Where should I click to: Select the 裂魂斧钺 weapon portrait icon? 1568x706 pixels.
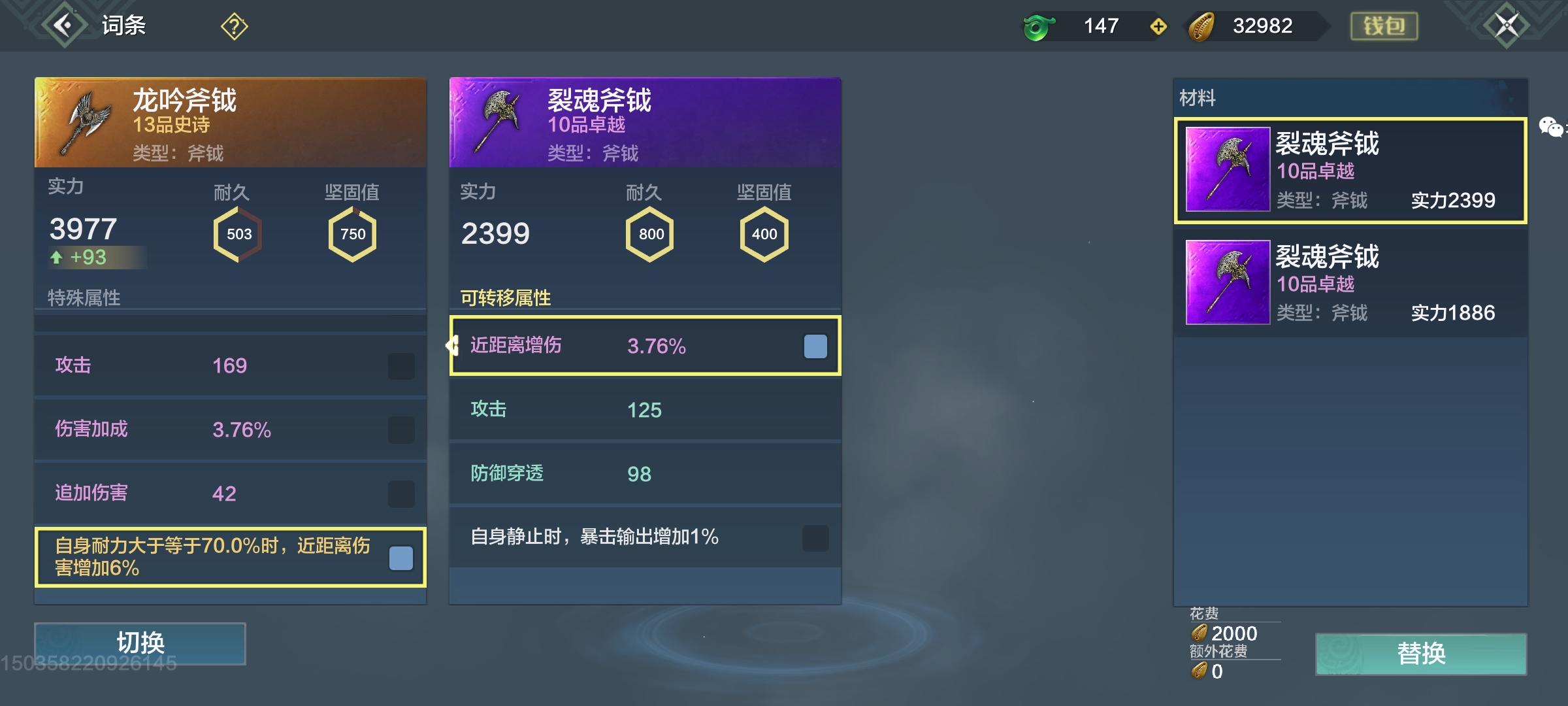point(498,121)
